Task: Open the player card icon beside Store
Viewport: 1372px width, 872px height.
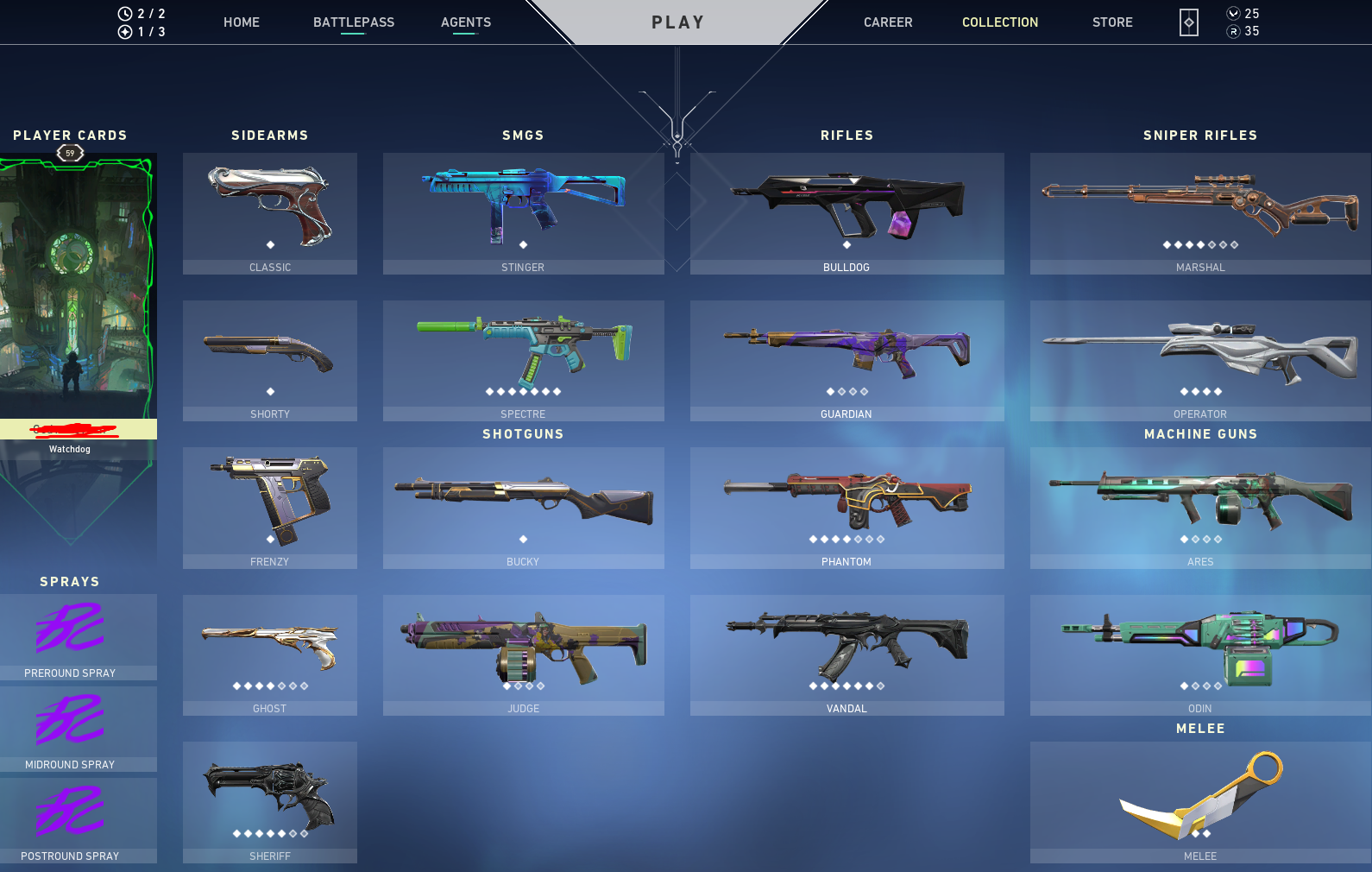Action: pyautogui.click(x=1188, y=22)
